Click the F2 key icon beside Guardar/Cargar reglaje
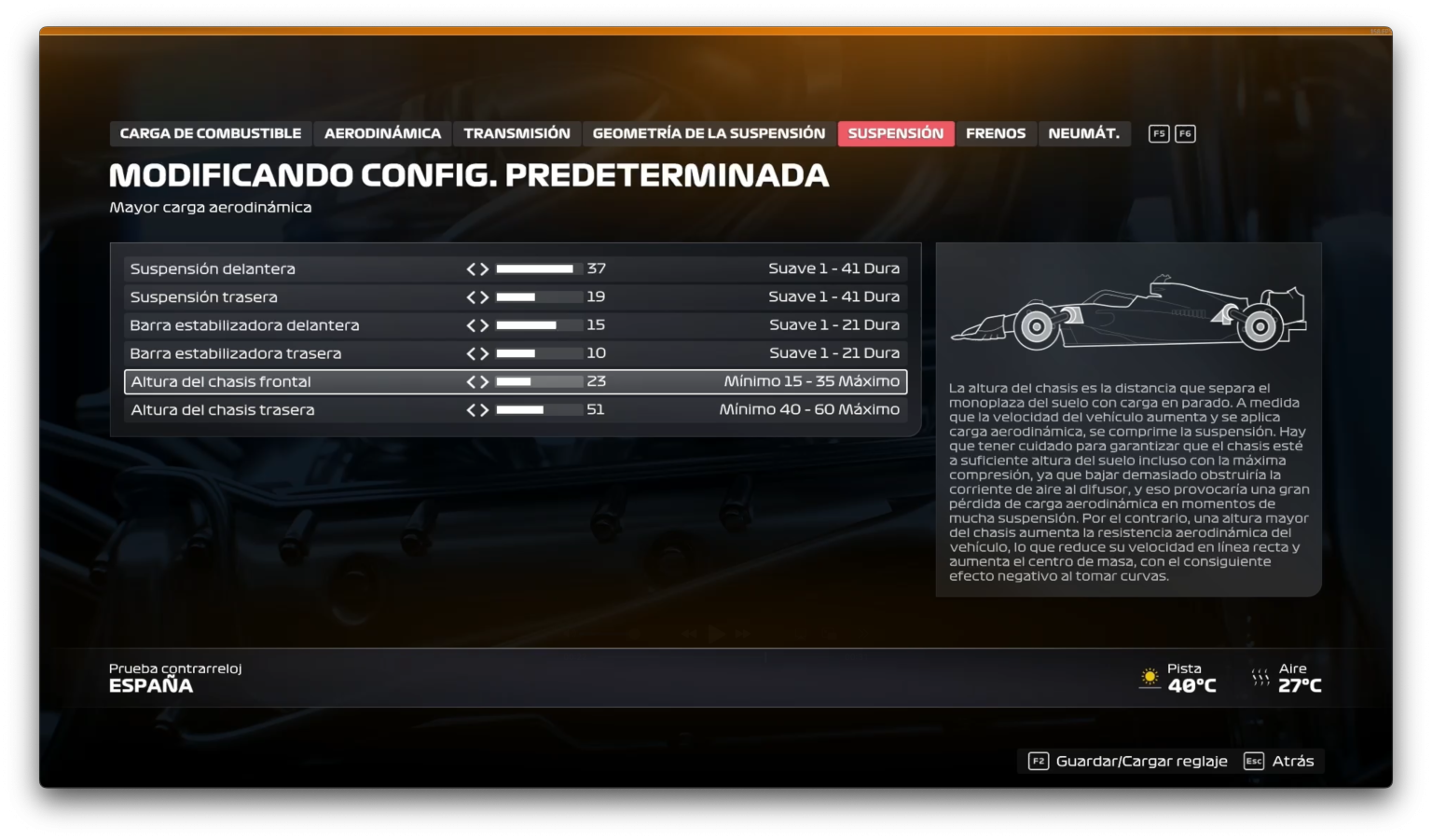The image size is (1432, 840). point(1040,761)
